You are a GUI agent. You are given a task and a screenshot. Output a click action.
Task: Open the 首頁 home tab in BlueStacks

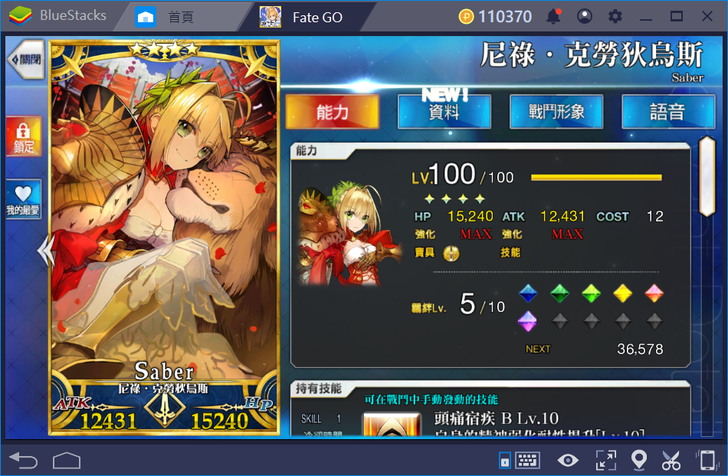[x=168, y=17]
